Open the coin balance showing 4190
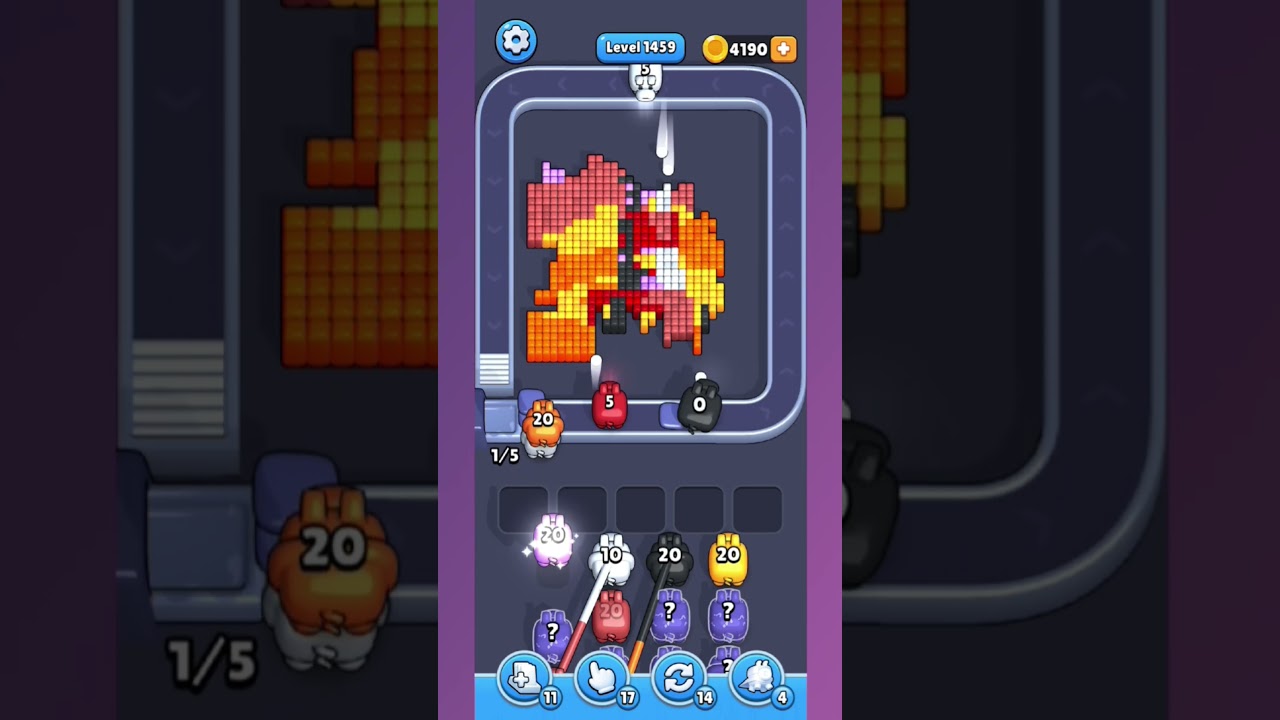 (744, 47)
